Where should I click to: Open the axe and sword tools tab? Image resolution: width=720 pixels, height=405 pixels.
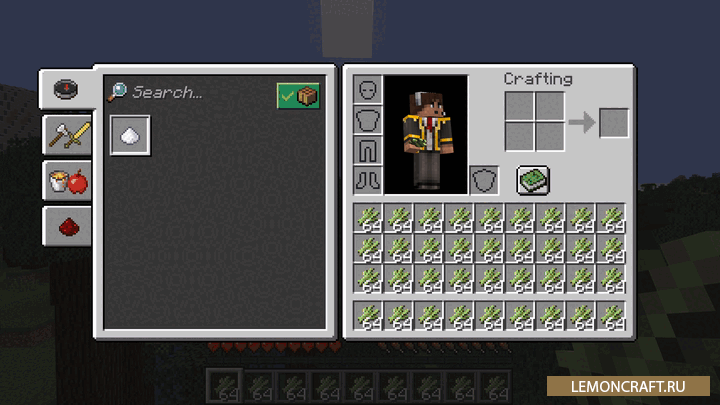click(x=67, y=135)
